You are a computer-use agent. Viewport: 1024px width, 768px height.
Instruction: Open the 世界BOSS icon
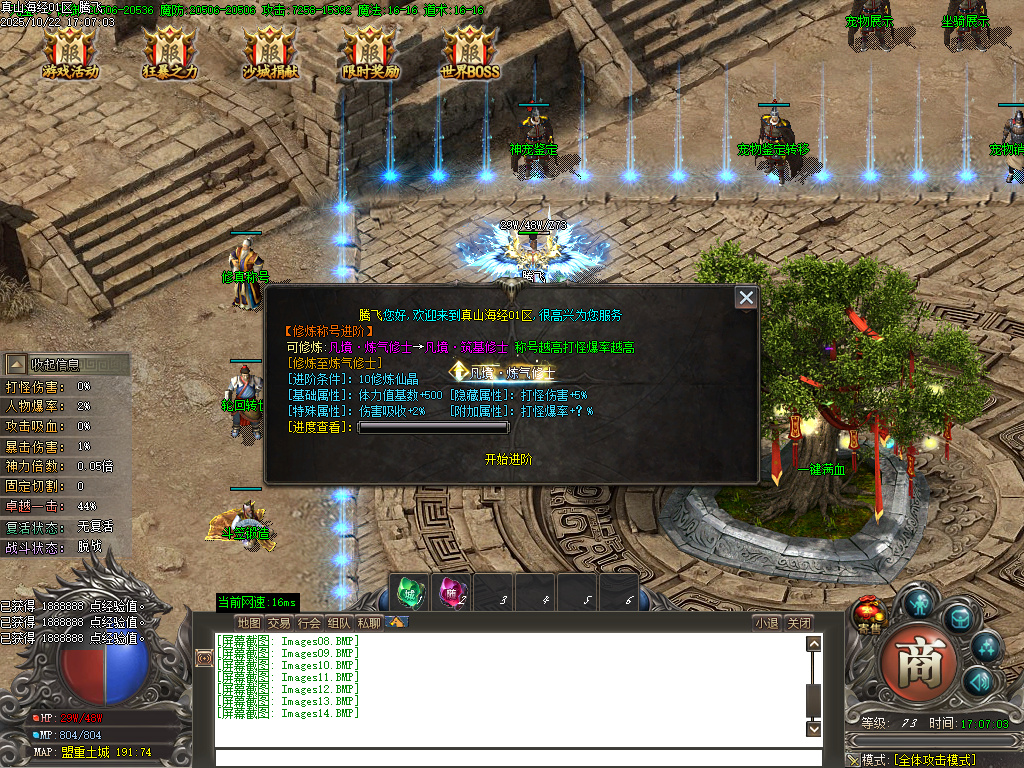click(x=469, y=54)
